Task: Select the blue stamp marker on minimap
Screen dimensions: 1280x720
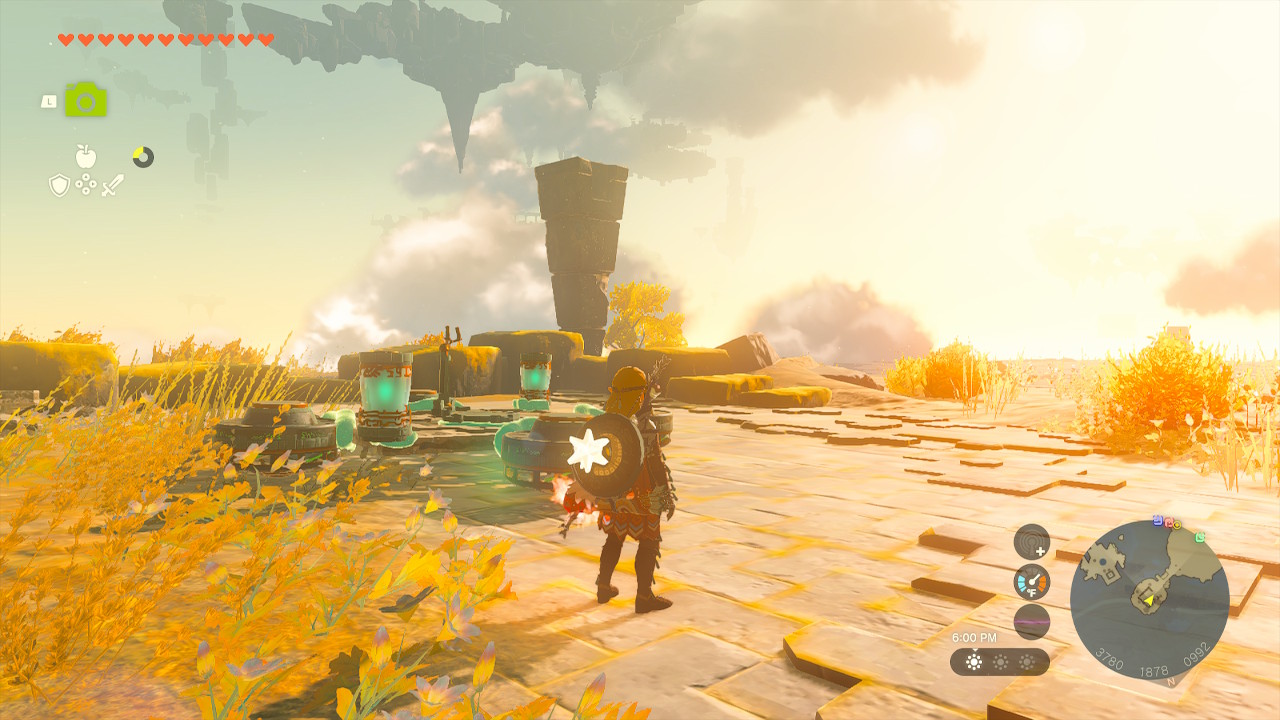Action: pos(1158,521)
